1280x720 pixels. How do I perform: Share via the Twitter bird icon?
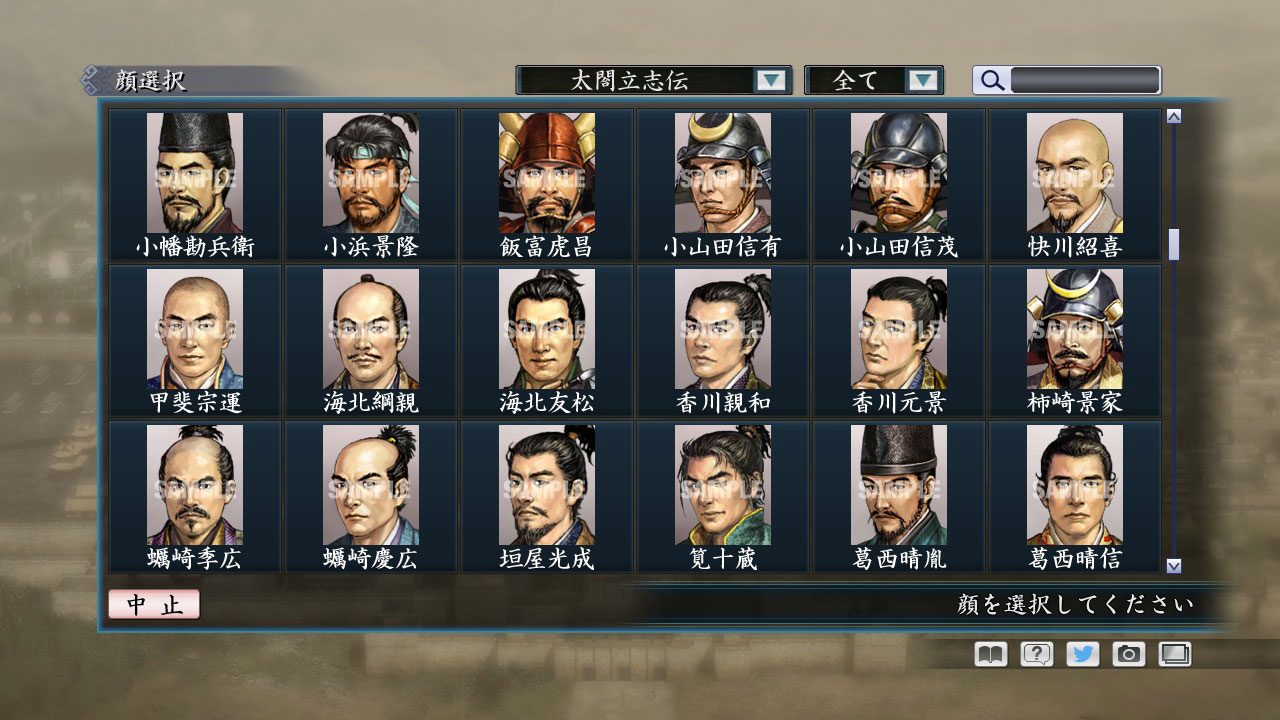point(1081,654)
